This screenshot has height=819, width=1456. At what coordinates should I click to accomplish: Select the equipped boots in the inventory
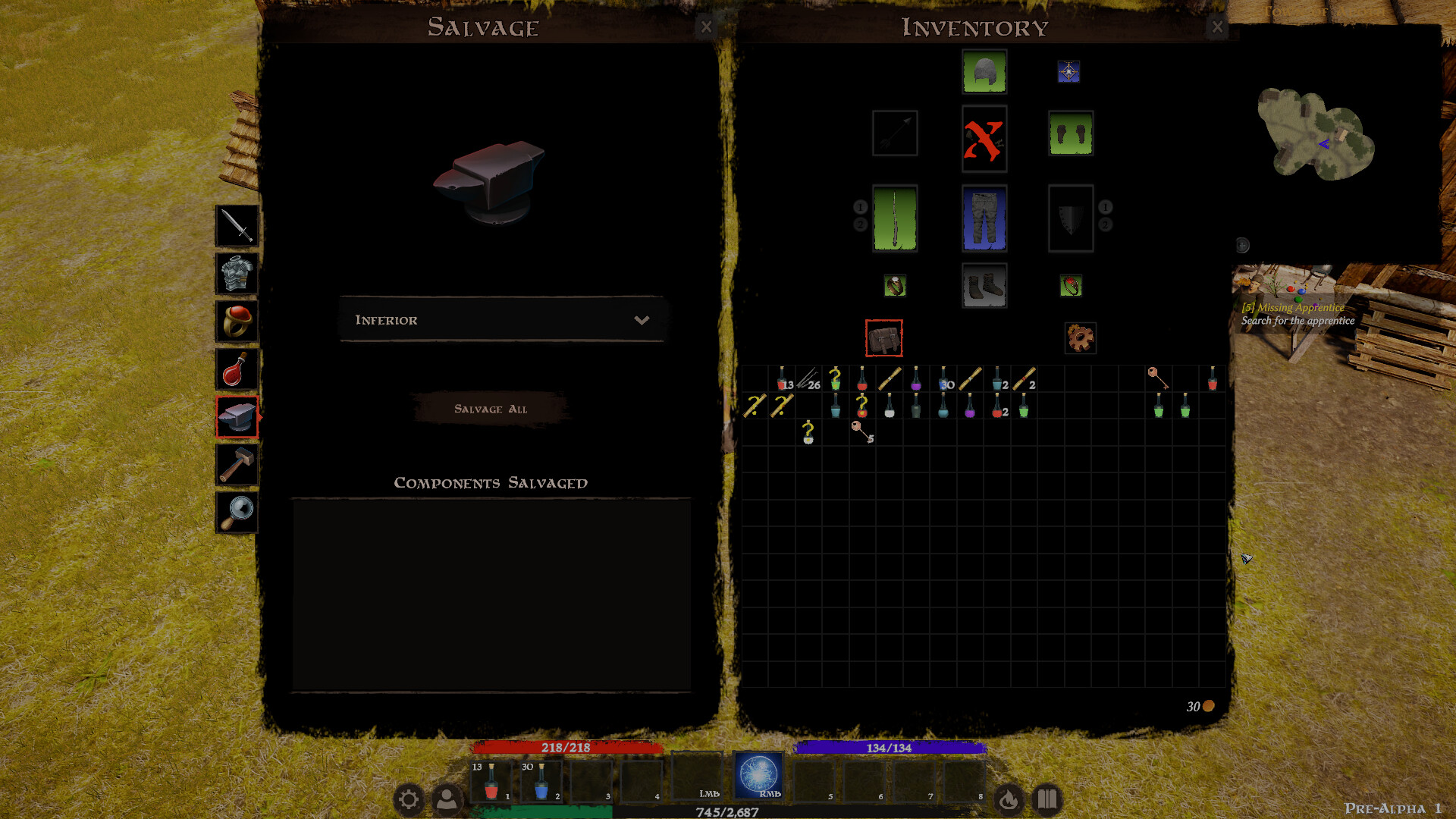984,286
